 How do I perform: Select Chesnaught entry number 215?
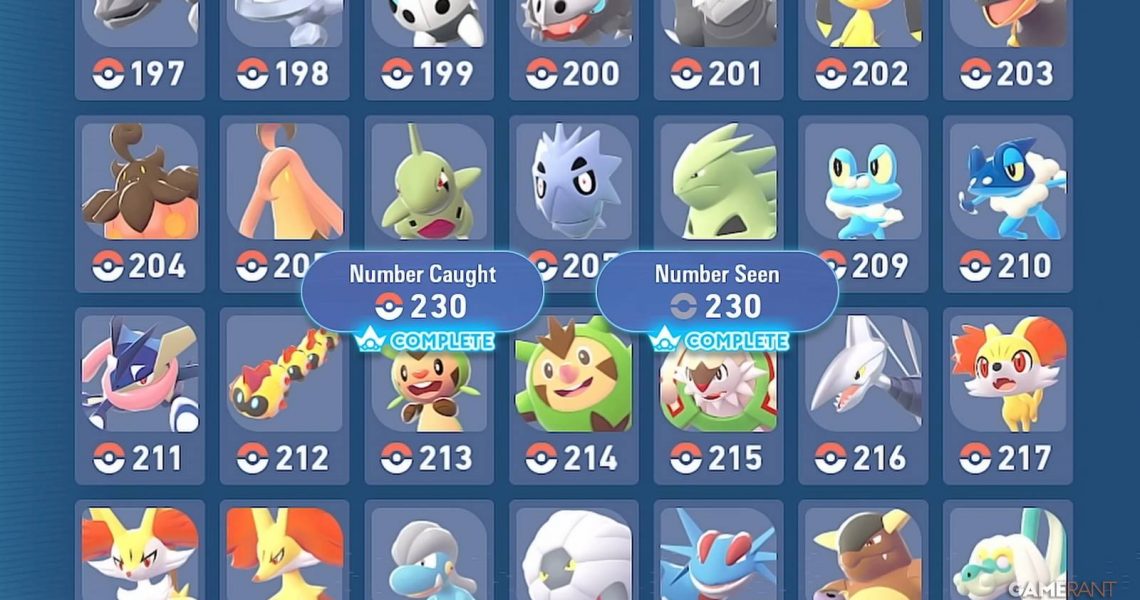[718, 400]
